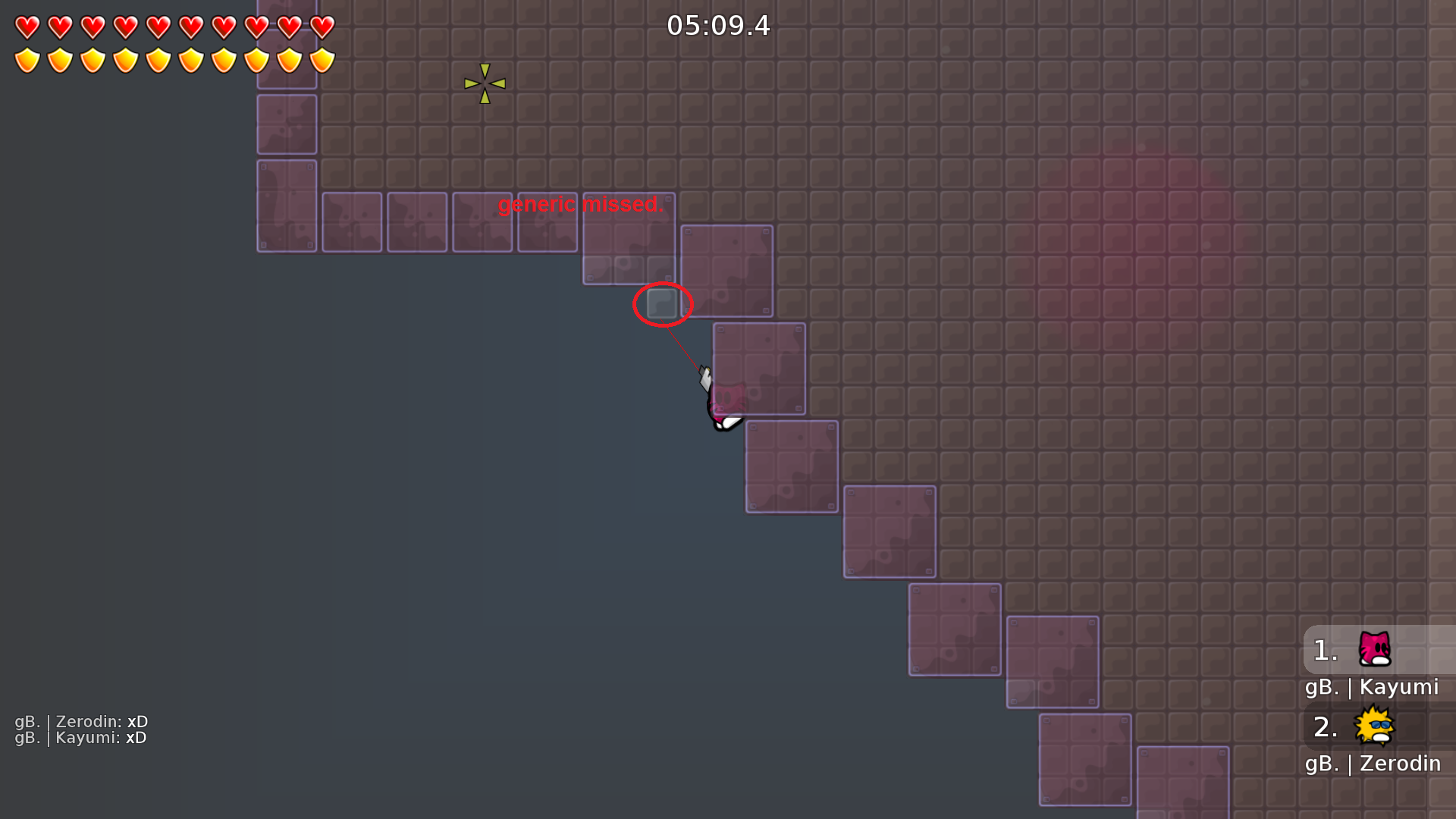Click the first yellow armor shield icon

click(27, 59)
